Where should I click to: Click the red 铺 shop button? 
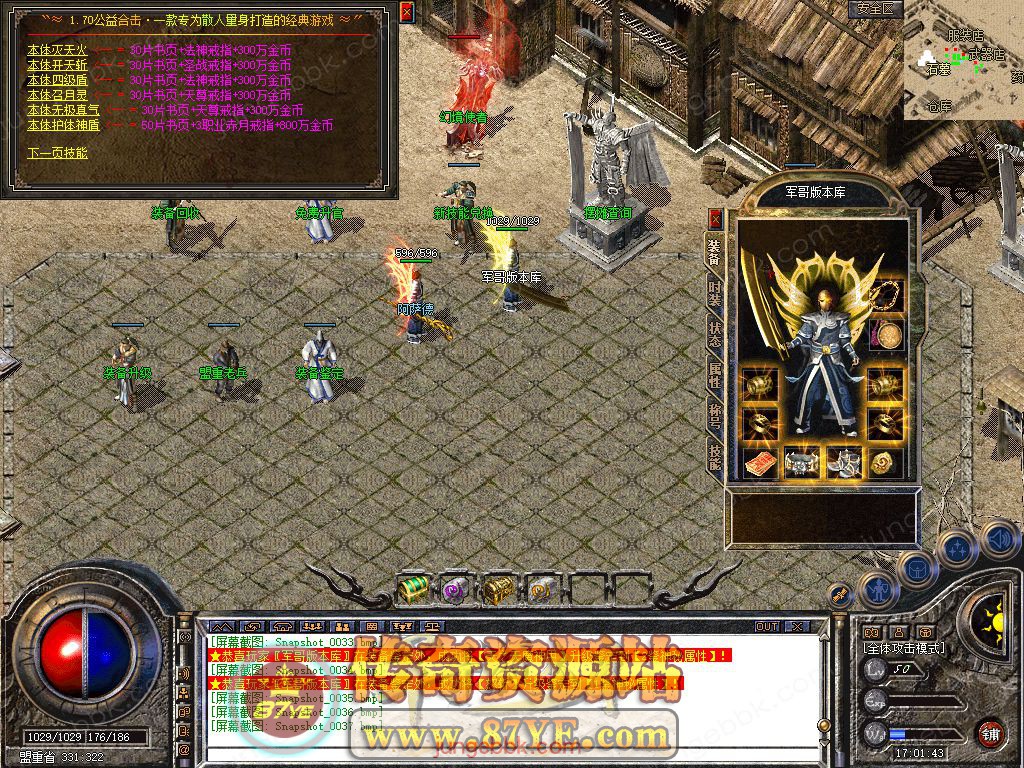coord(989,733)
